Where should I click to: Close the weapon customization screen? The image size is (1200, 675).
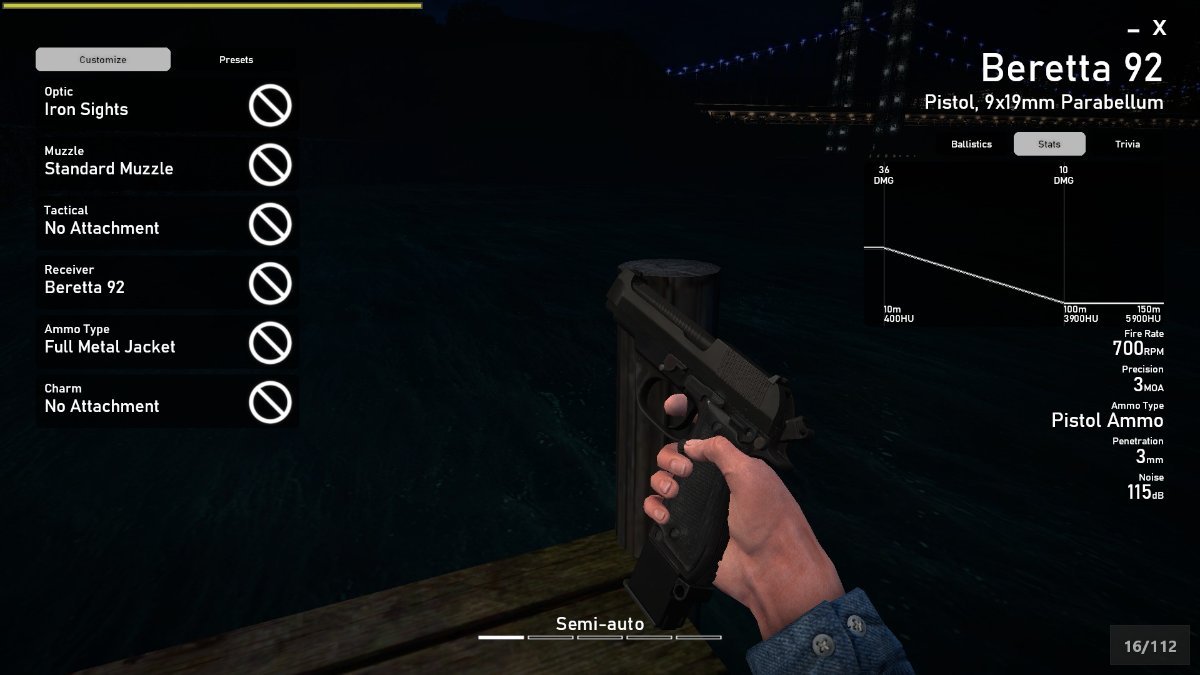click(1159, 29)
